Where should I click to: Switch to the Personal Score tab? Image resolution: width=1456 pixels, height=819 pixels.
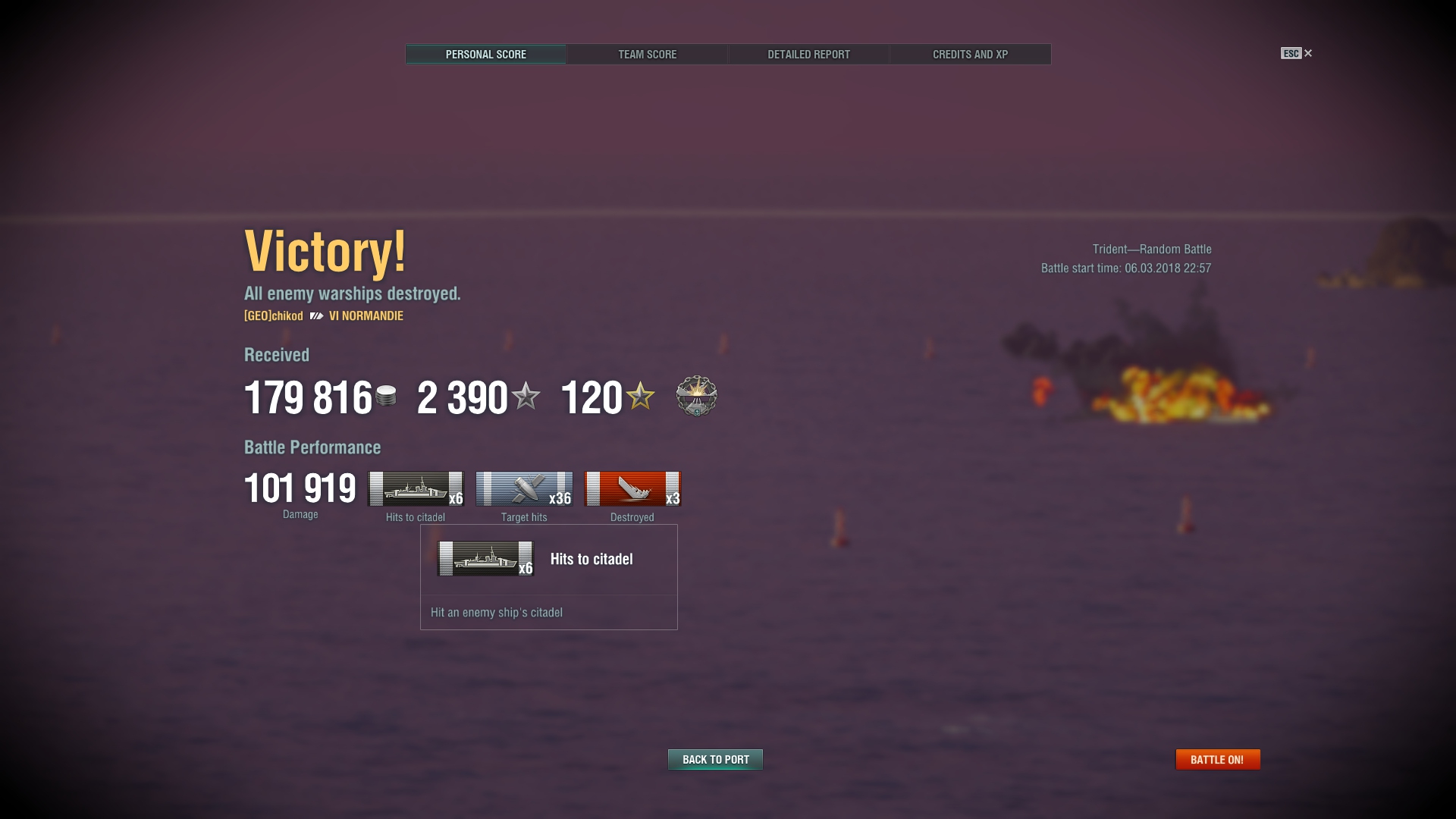click(x=485, y=55)
